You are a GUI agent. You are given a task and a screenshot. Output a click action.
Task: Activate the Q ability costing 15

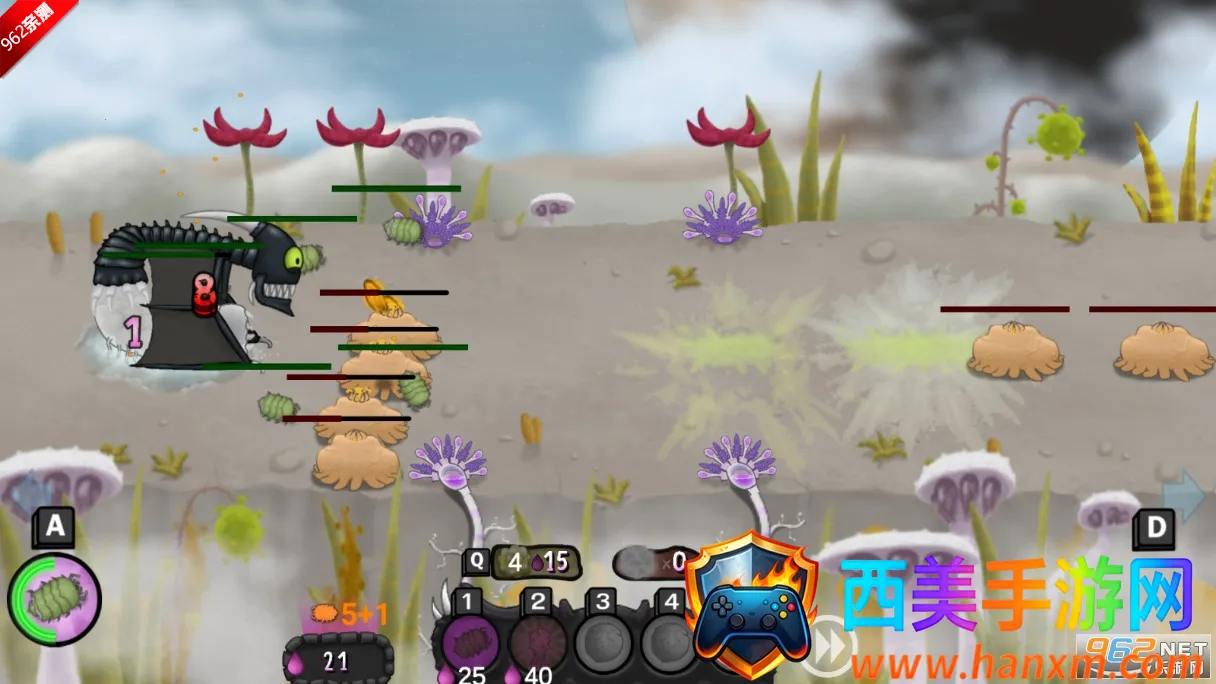point(530,562)
